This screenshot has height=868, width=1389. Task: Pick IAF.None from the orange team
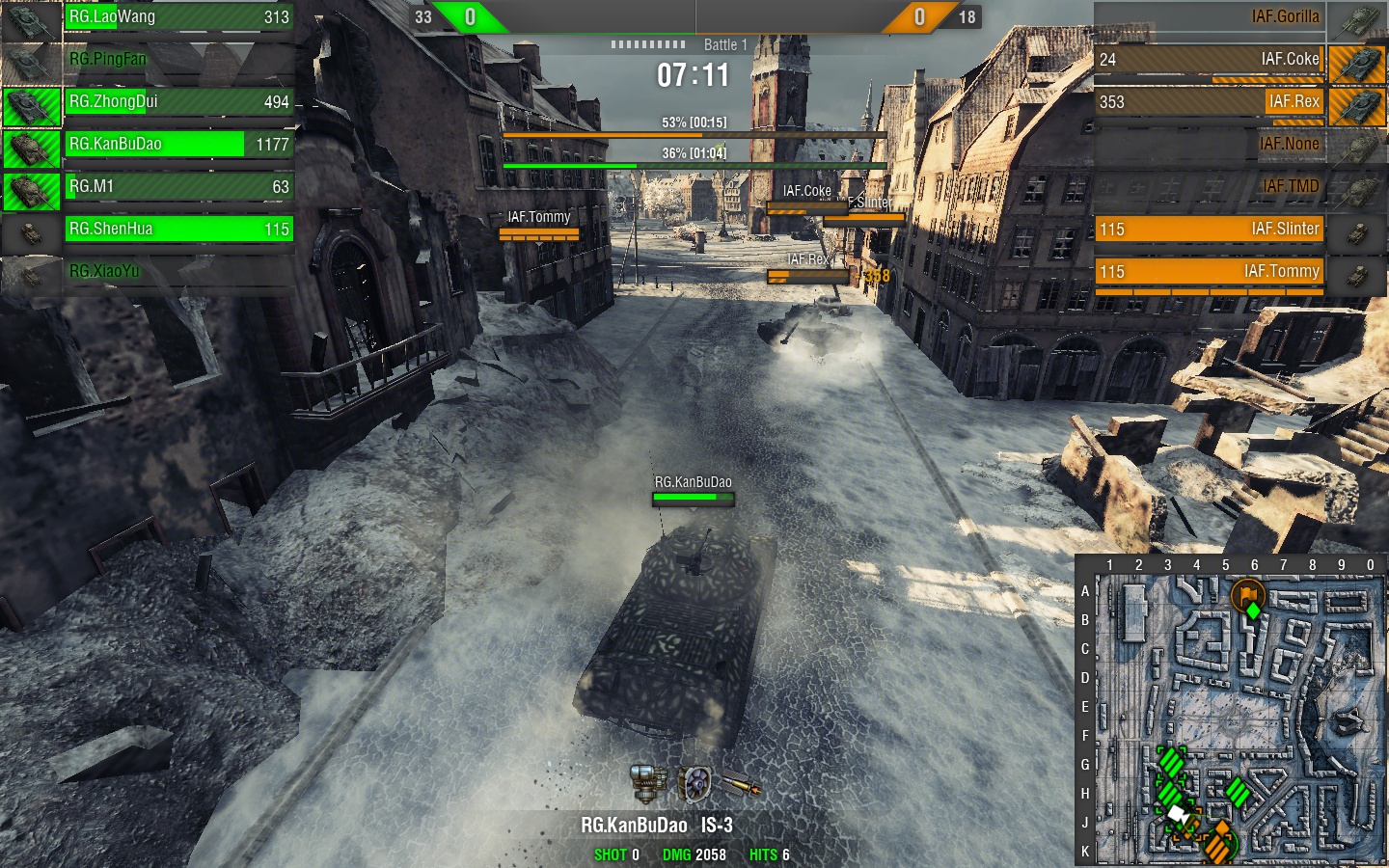(x=1210, y=145)
